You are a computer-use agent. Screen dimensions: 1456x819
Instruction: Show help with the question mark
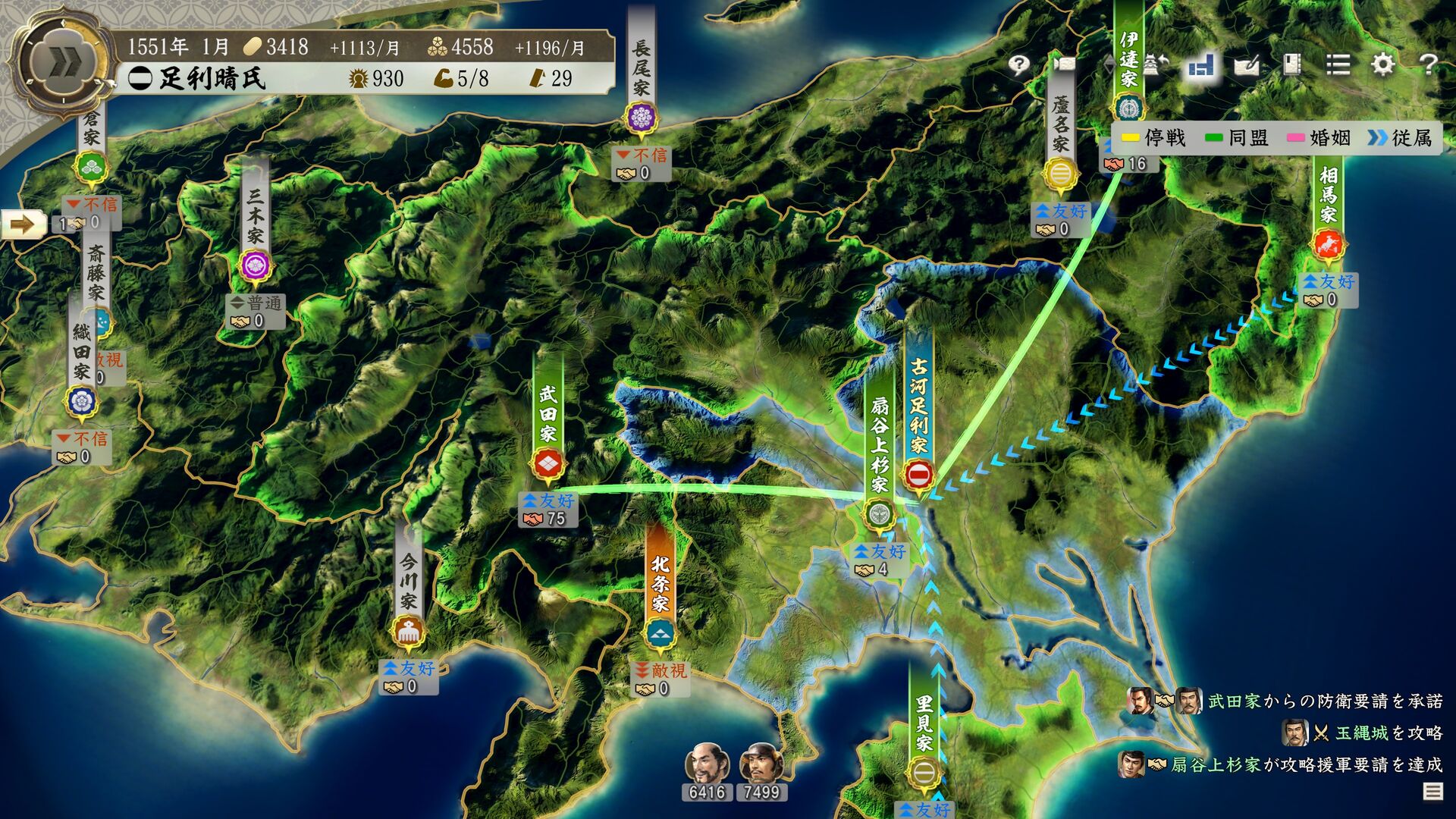[x=1429, y=65]
